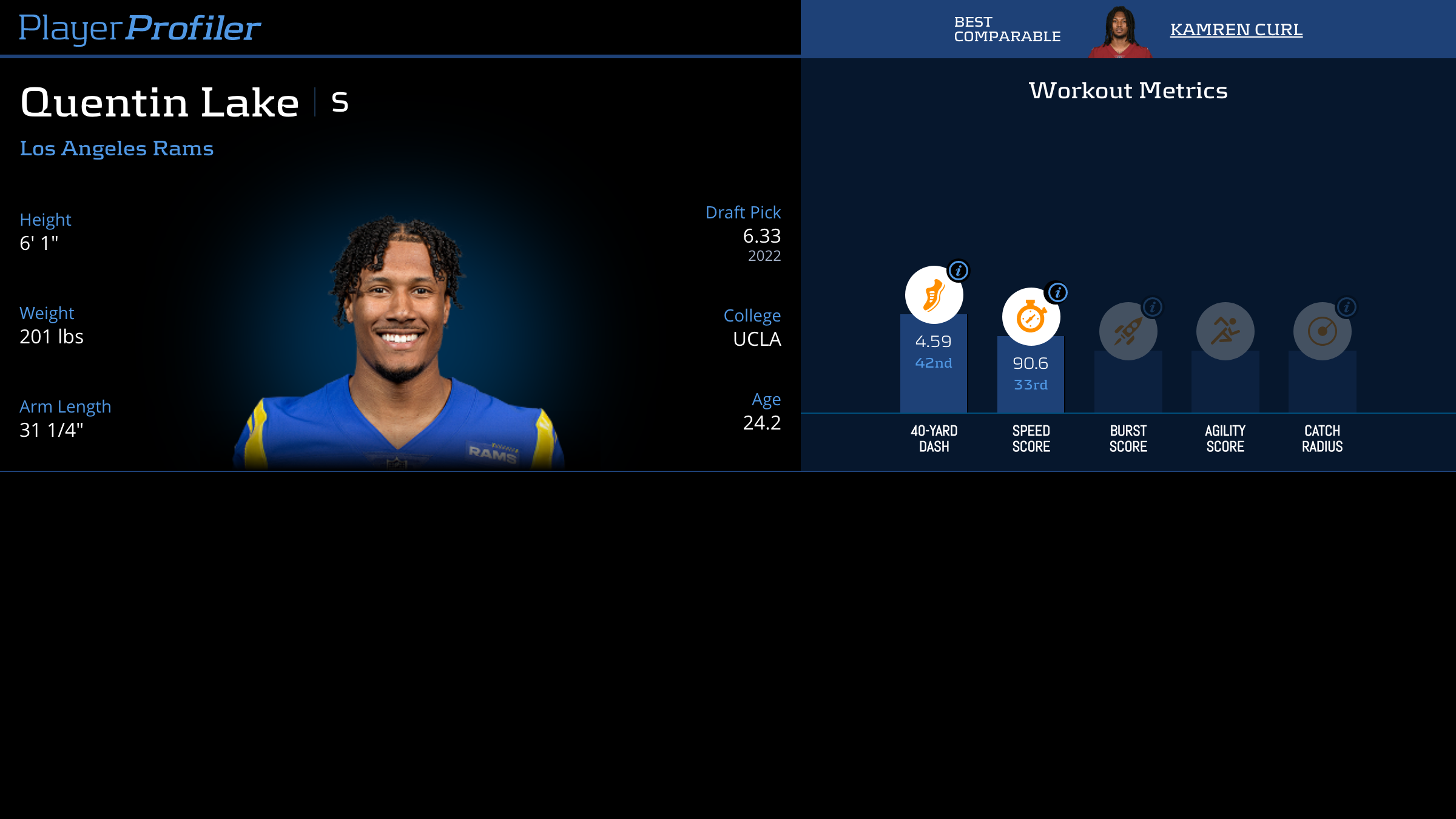Open the PlayerProfiler logo link

point(140,28)
